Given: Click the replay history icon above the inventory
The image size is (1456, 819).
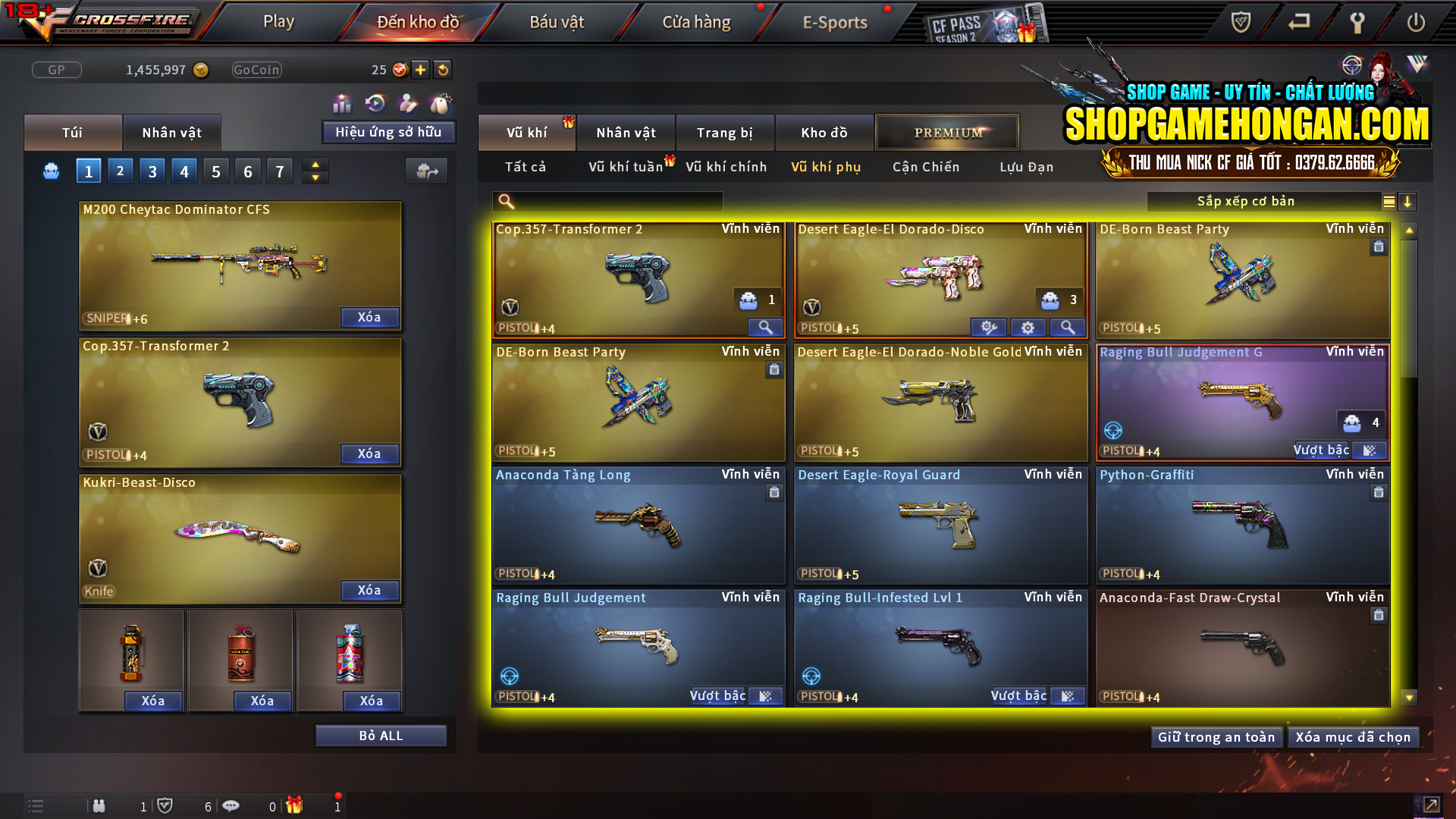Looking at the screenshot, I should coord(373,104).
